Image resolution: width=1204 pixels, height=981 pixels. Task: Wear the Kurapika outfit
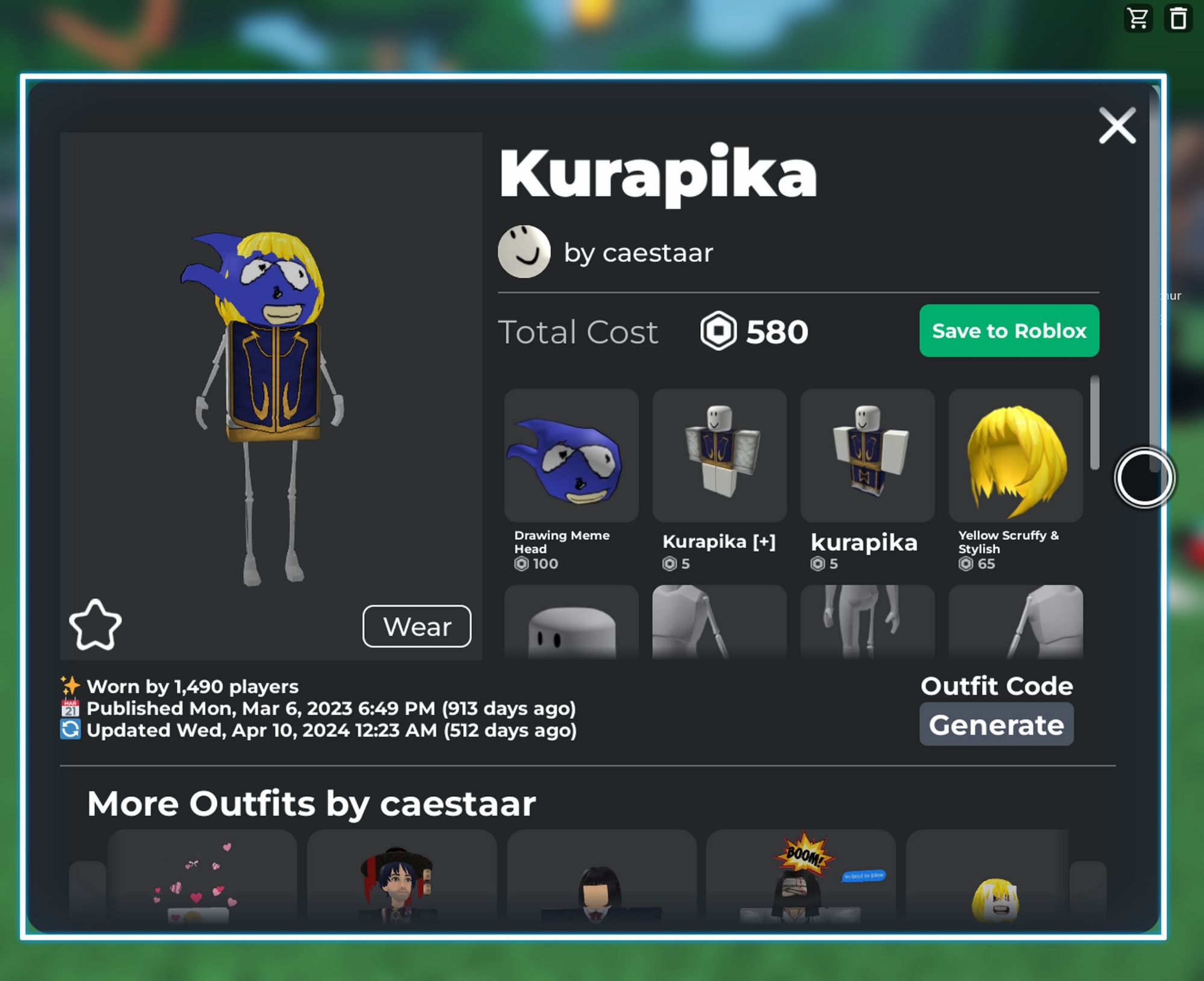pos(417,627)
